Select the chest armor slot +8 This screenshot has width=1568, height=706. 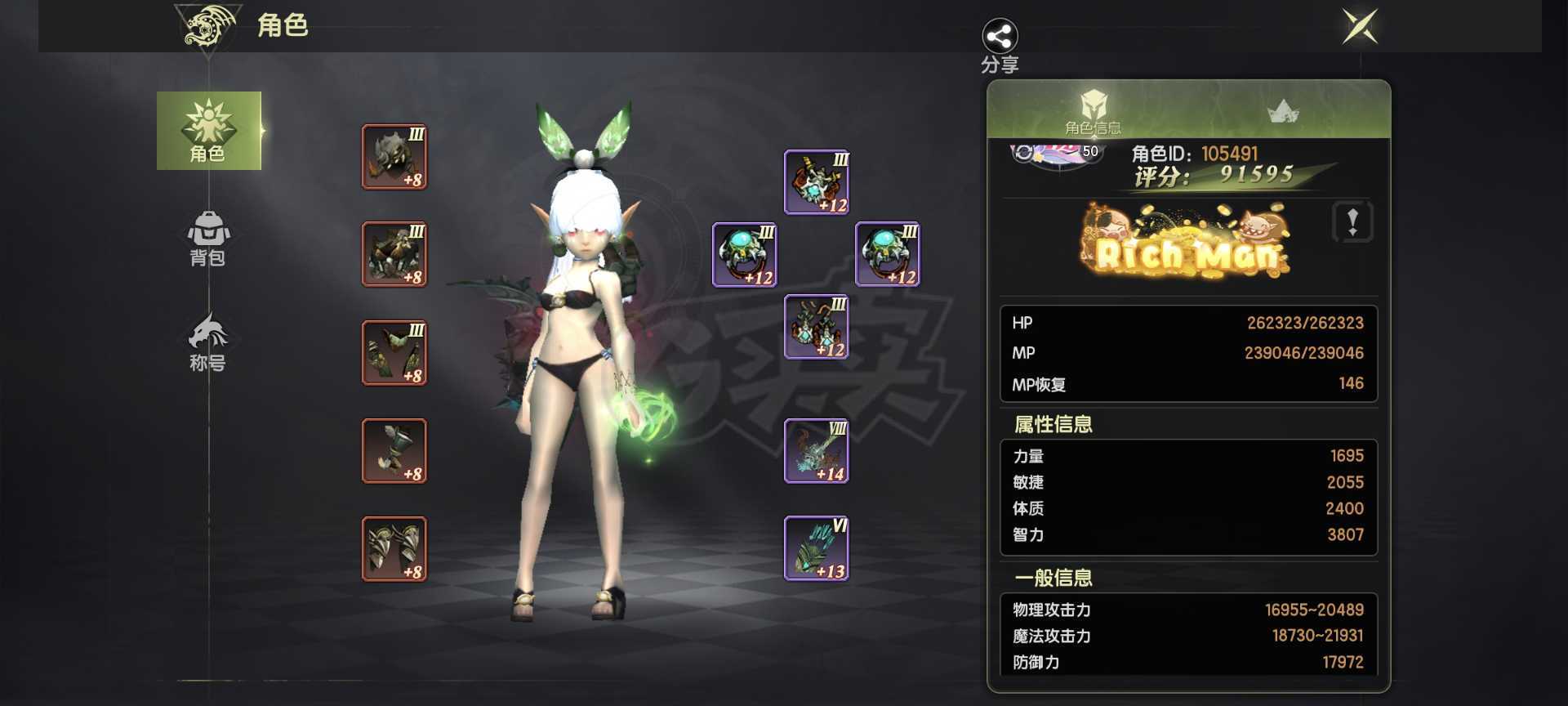click(x=394, y=254)
